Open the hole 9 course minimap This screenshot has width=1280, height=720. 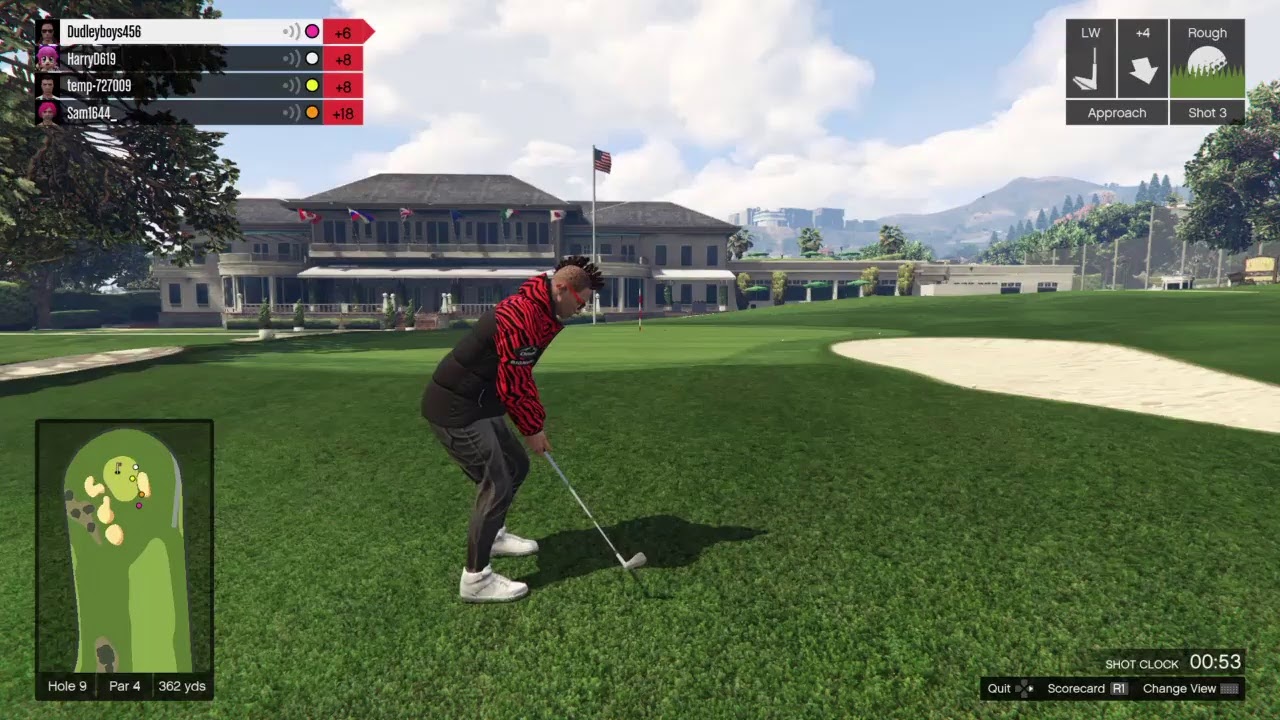coord(124,546)
